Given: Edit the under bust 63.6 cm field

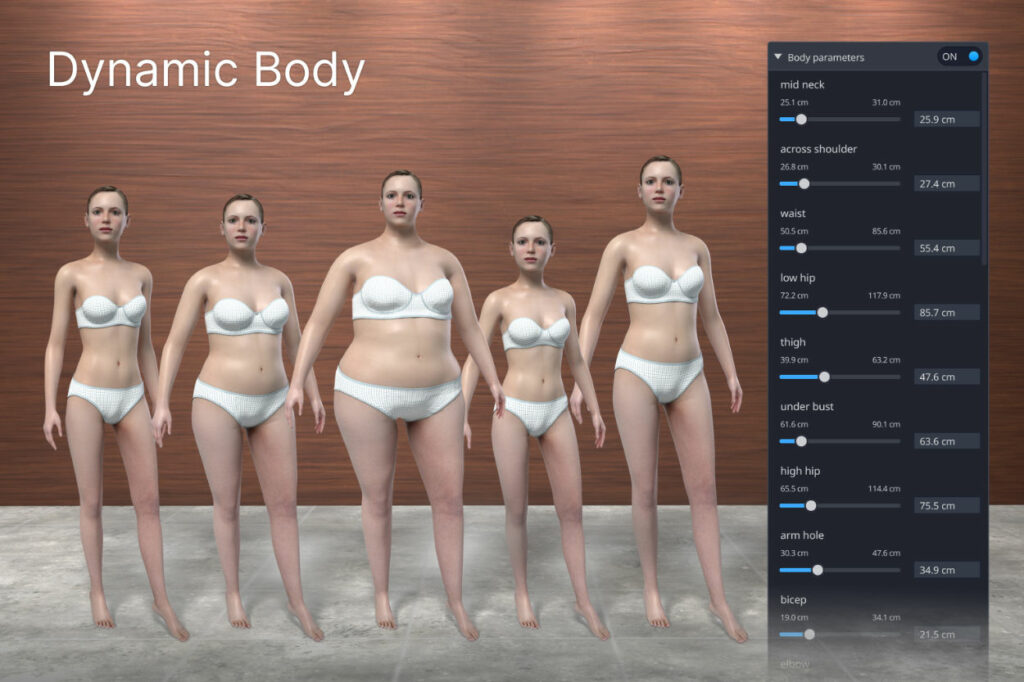Looking at the screenshot, I should coord(946,441).
